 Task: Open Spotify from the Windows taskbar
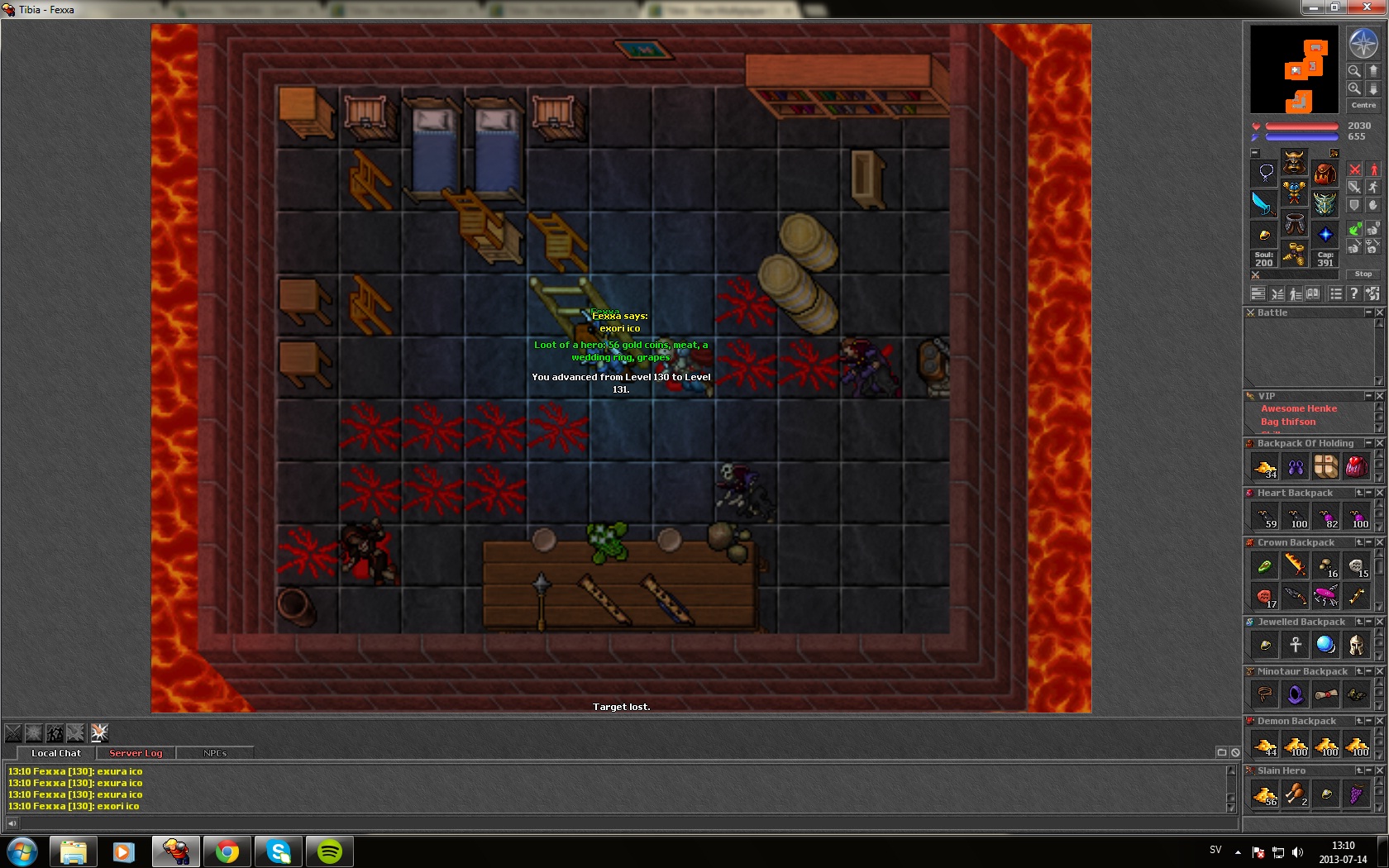329,851
